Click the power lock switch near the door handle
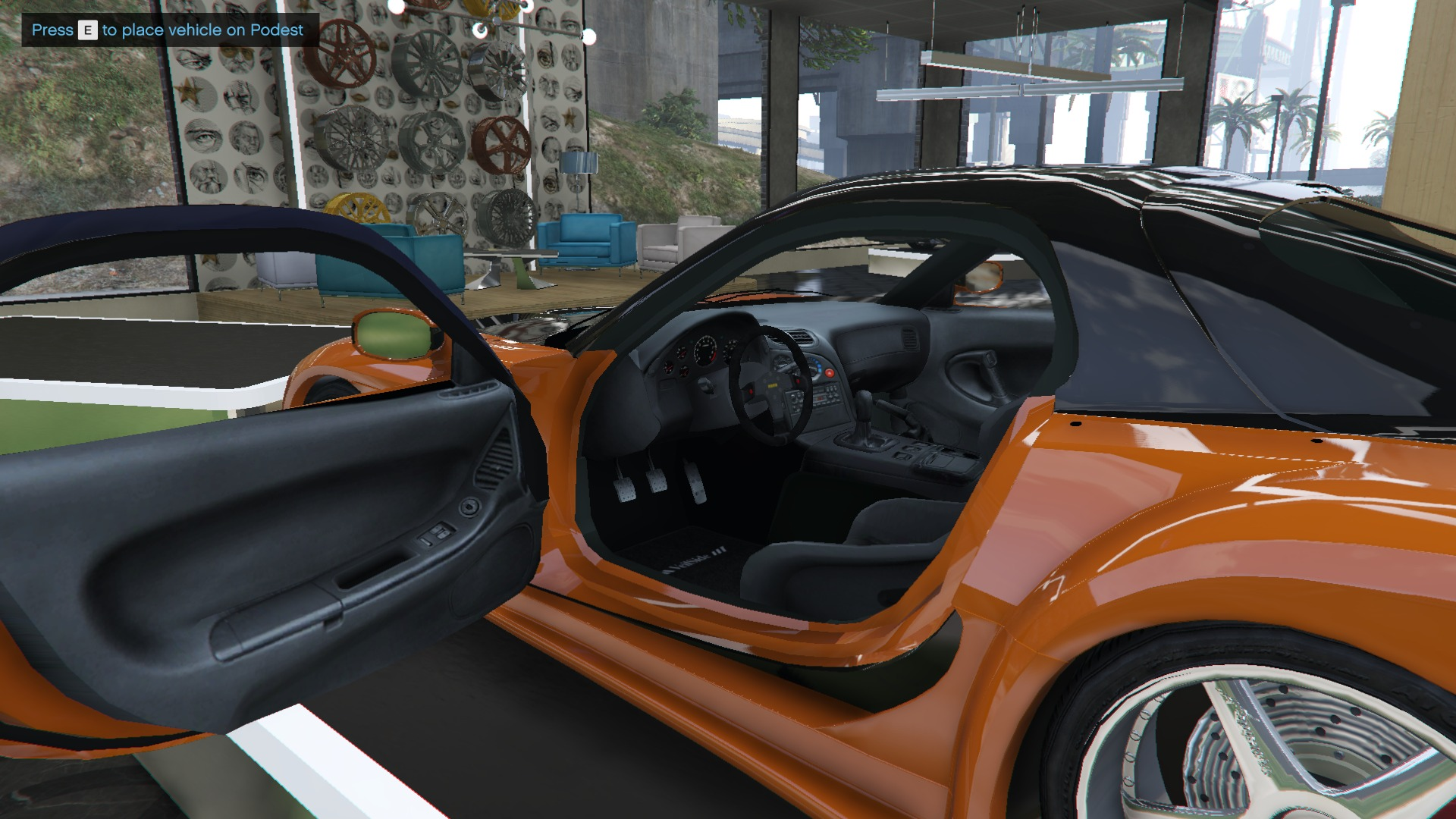The image size is (1456, 819). [469, 506]
